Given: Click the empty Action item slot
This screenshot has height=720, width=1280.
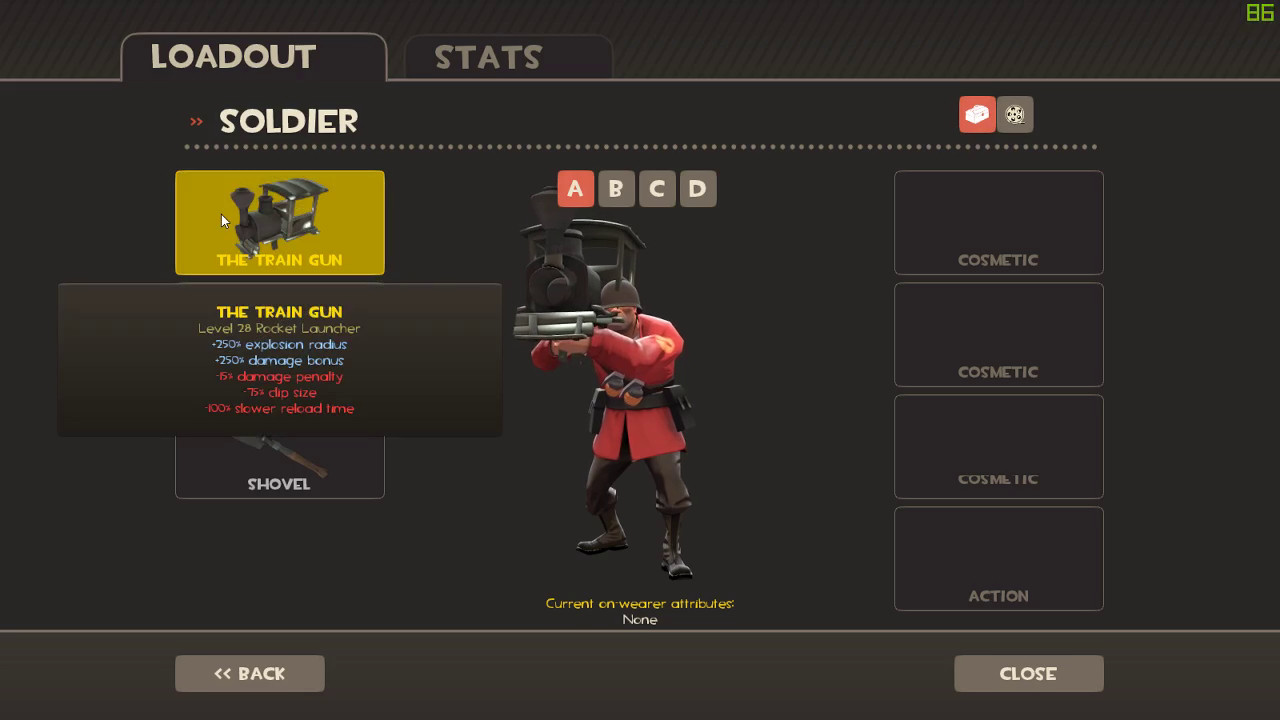Looking at the screenshot, I should point(998,558).
